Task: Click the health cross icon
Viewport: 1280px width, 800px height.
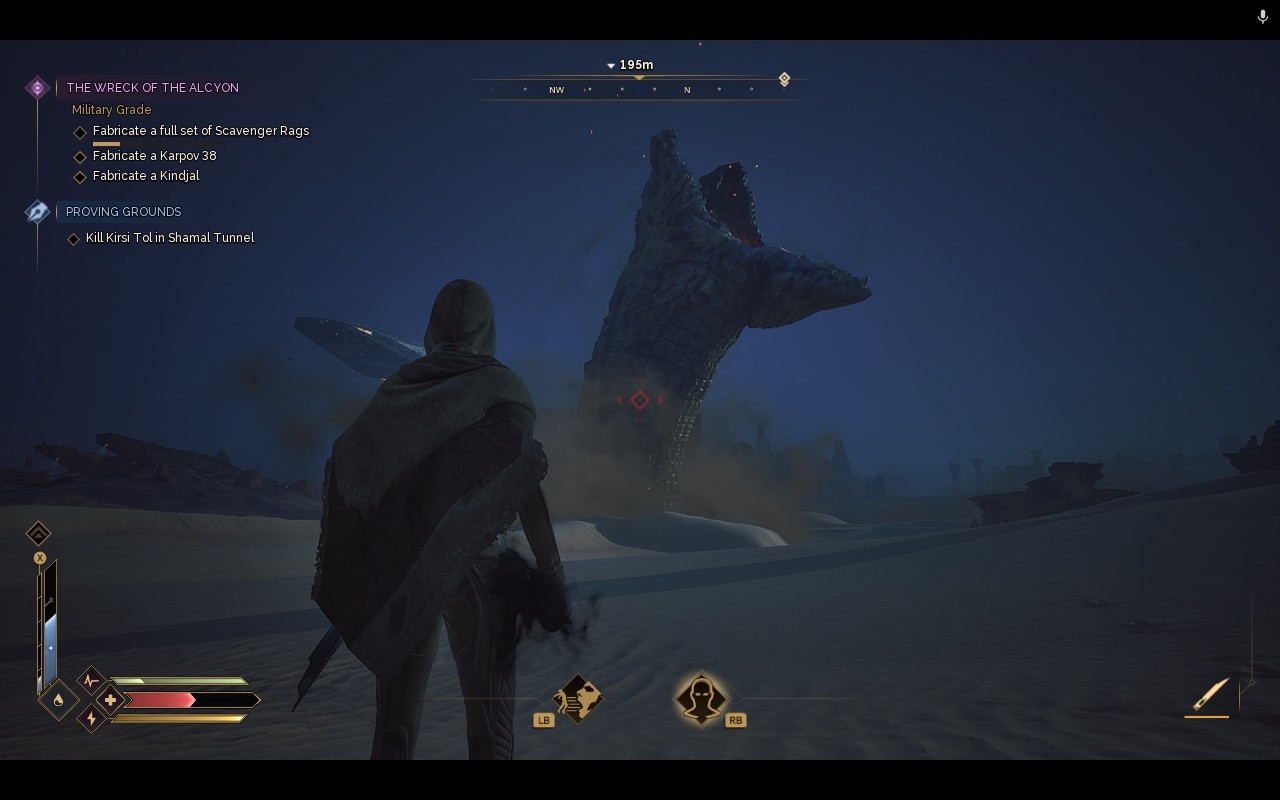Action: [x=110, y=700]
